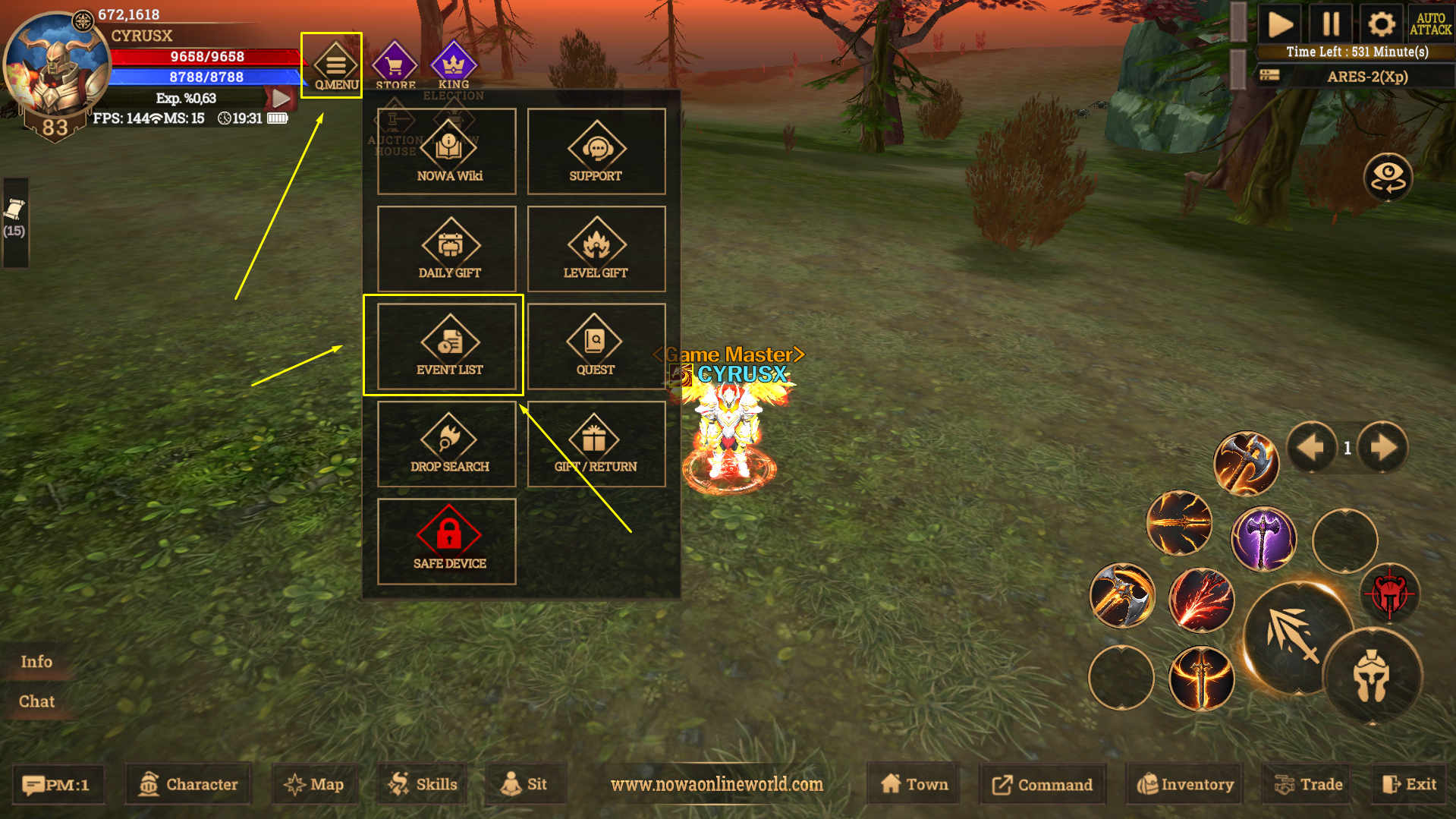Image resolution: width=1456 pixels, height=819 pixels.
Task: Open the Level Gift menu
Action: (596, 249)
